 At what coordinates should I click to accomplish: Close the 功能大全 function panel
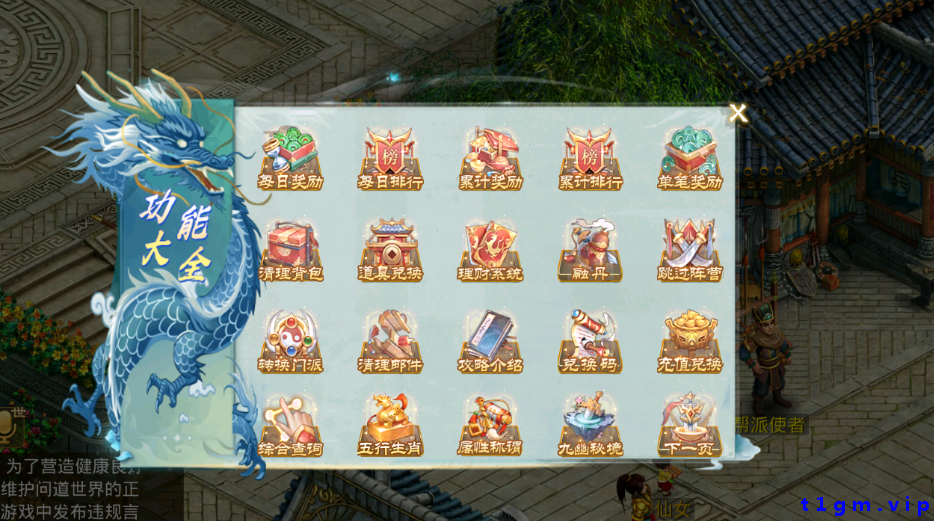click(738, 113)
